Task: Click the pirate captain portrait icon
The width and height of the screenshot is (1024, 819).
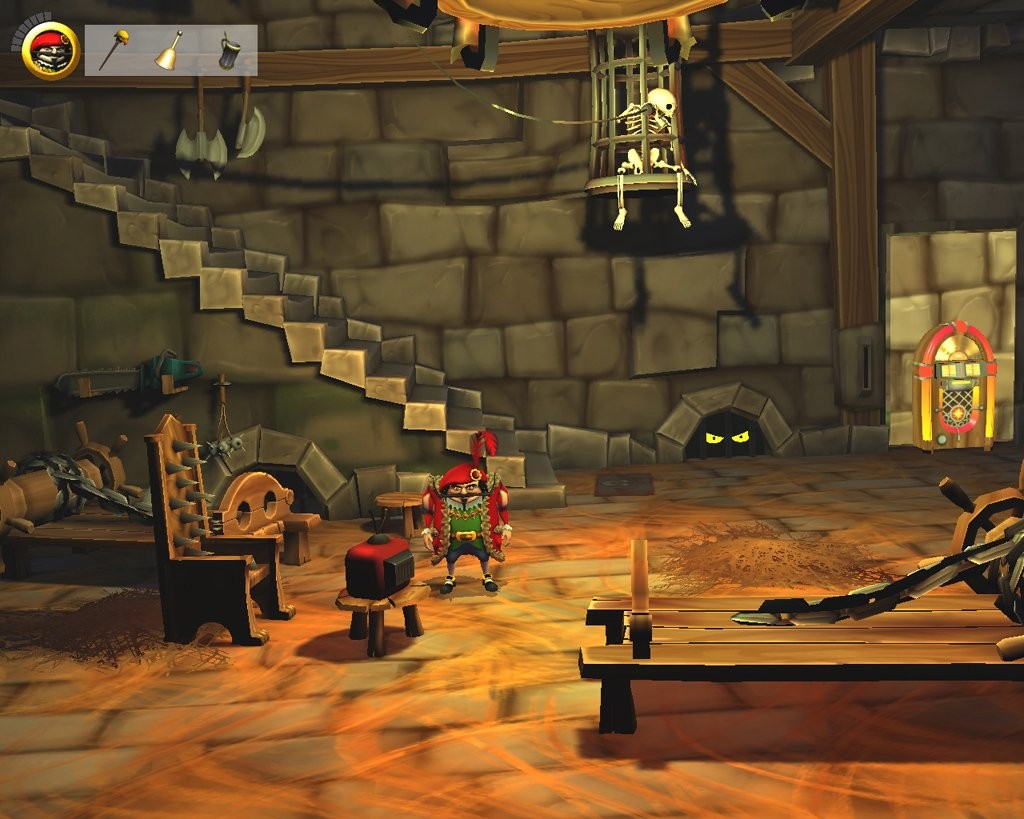Action: pos(51,52)
